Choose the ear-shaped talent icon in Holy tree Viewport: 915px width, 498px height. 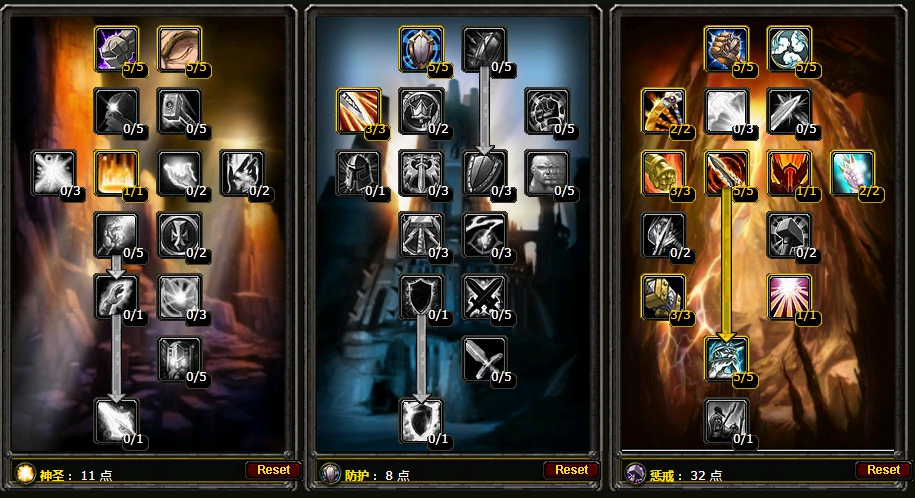(180, 48)
